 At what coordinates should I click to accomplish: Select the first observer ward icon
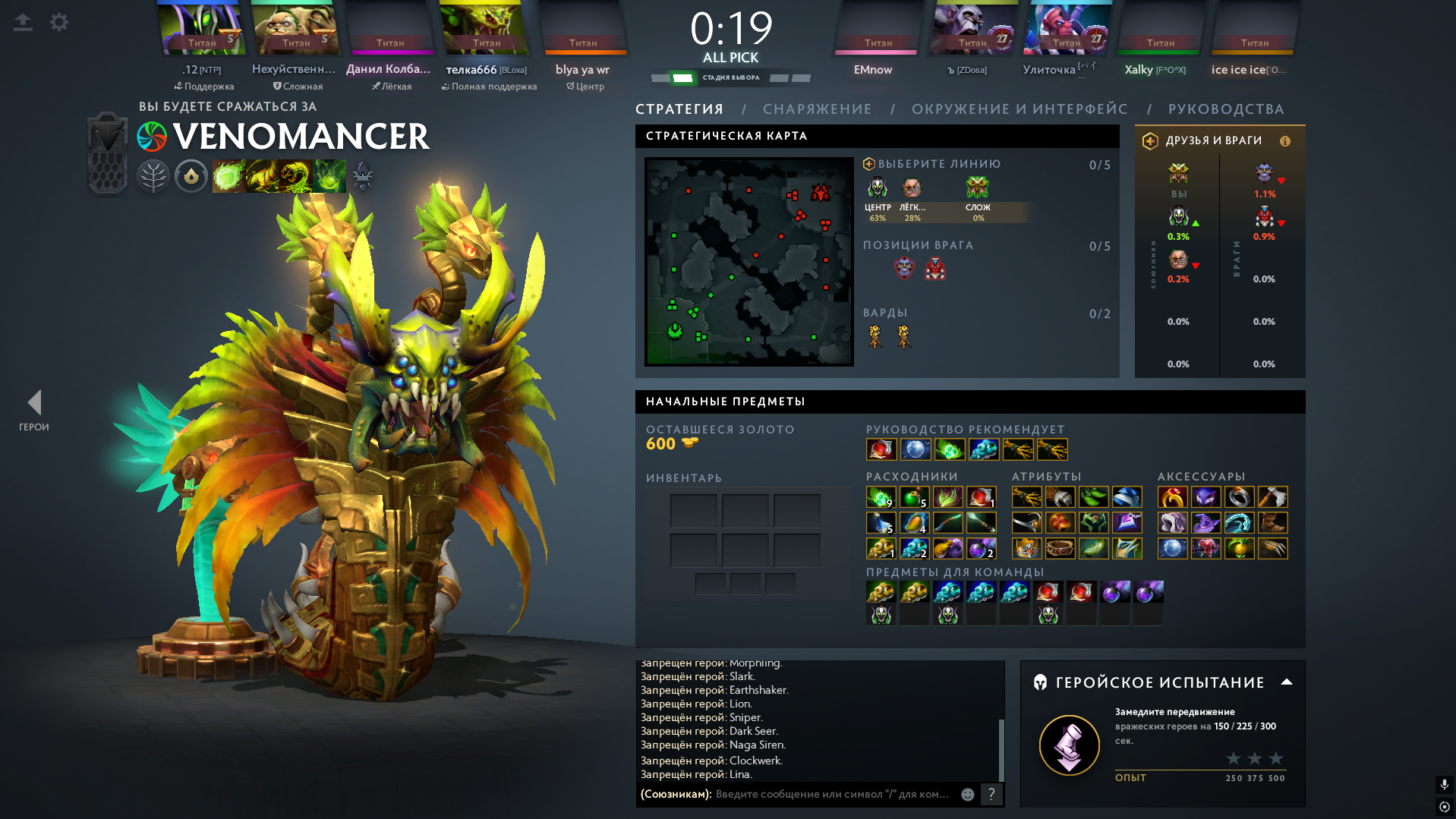(x=875, y=336)
